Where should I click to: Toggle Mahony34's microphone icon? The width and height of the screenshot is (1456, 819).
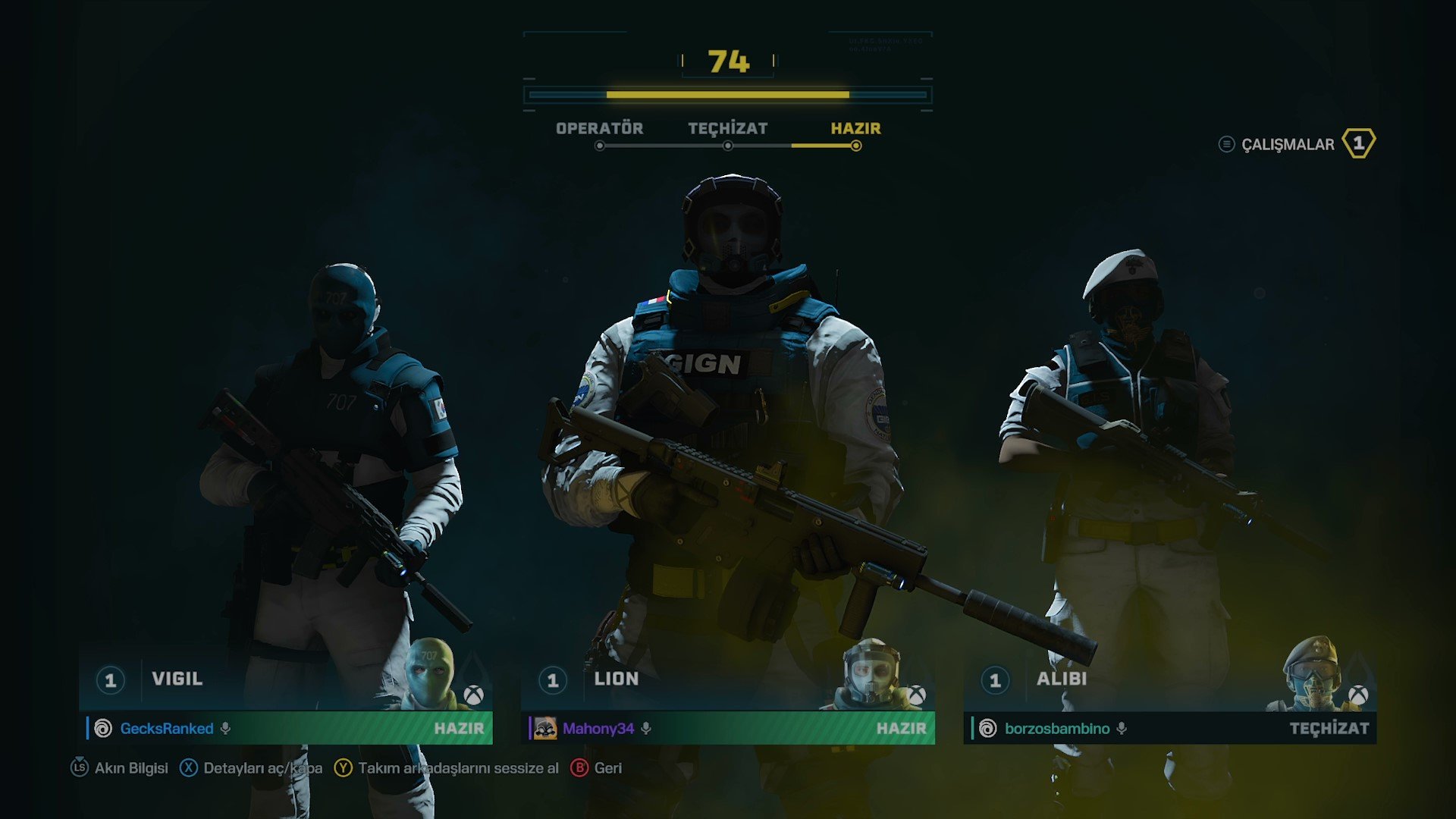[645, 729]
